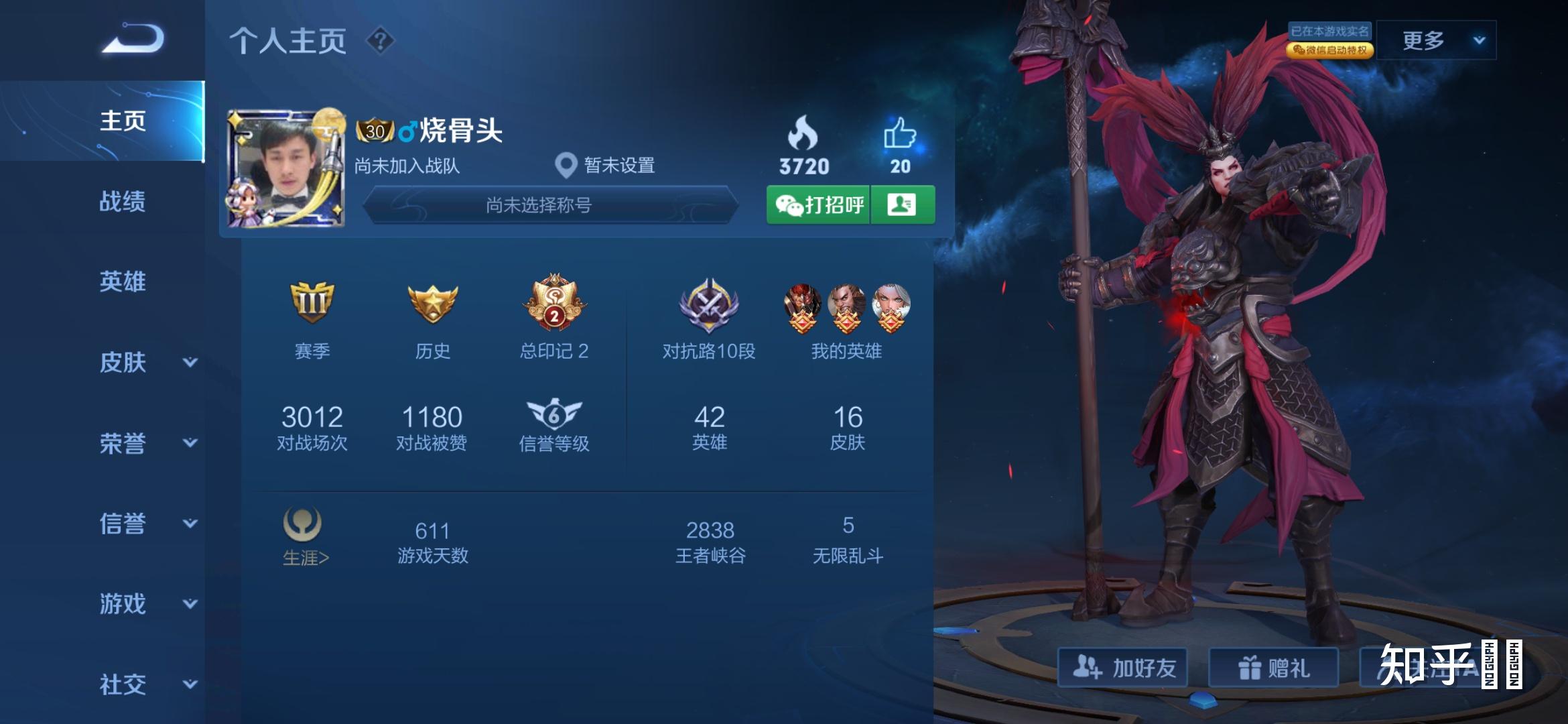
Task: Click the help question mark icon
Action: pyautogui.click(x=380, y=41)
